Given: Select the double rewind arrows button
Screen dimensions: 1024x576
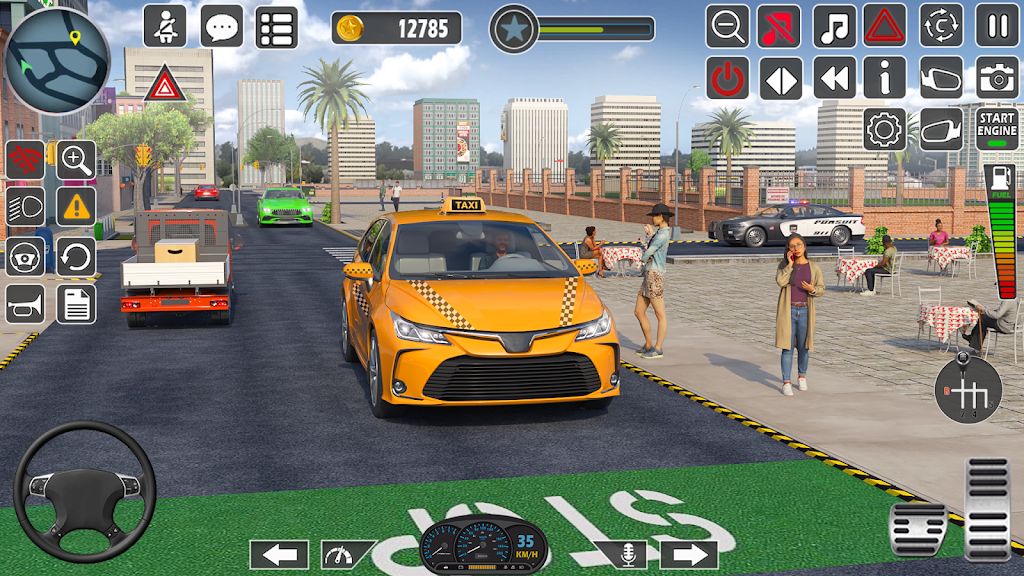Looking at the screenshot, I should point(833,78).
